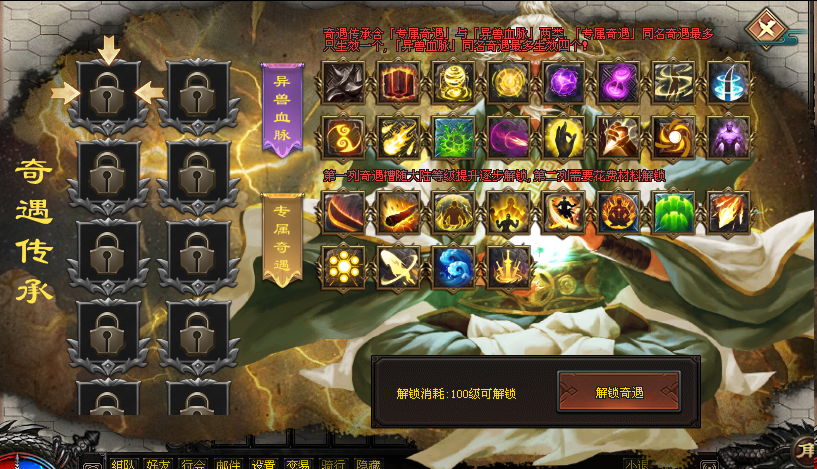This screenshot has height=469, width=817.
Task: Choose the red spellbook skill icon
Action: coord(398,83)
